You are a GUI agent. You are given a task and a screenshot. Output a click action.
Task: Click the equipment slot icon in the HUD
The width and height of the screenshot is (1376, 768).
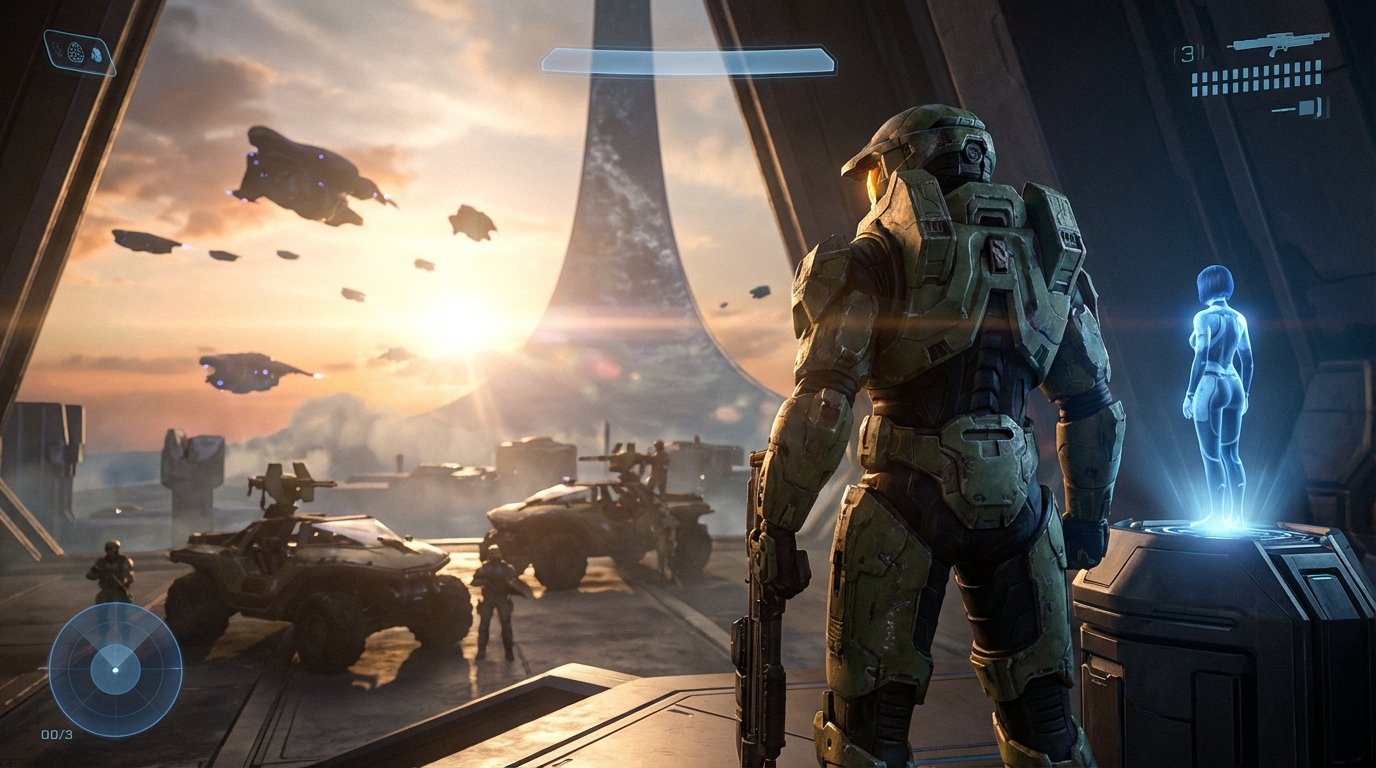coord(57,50)
